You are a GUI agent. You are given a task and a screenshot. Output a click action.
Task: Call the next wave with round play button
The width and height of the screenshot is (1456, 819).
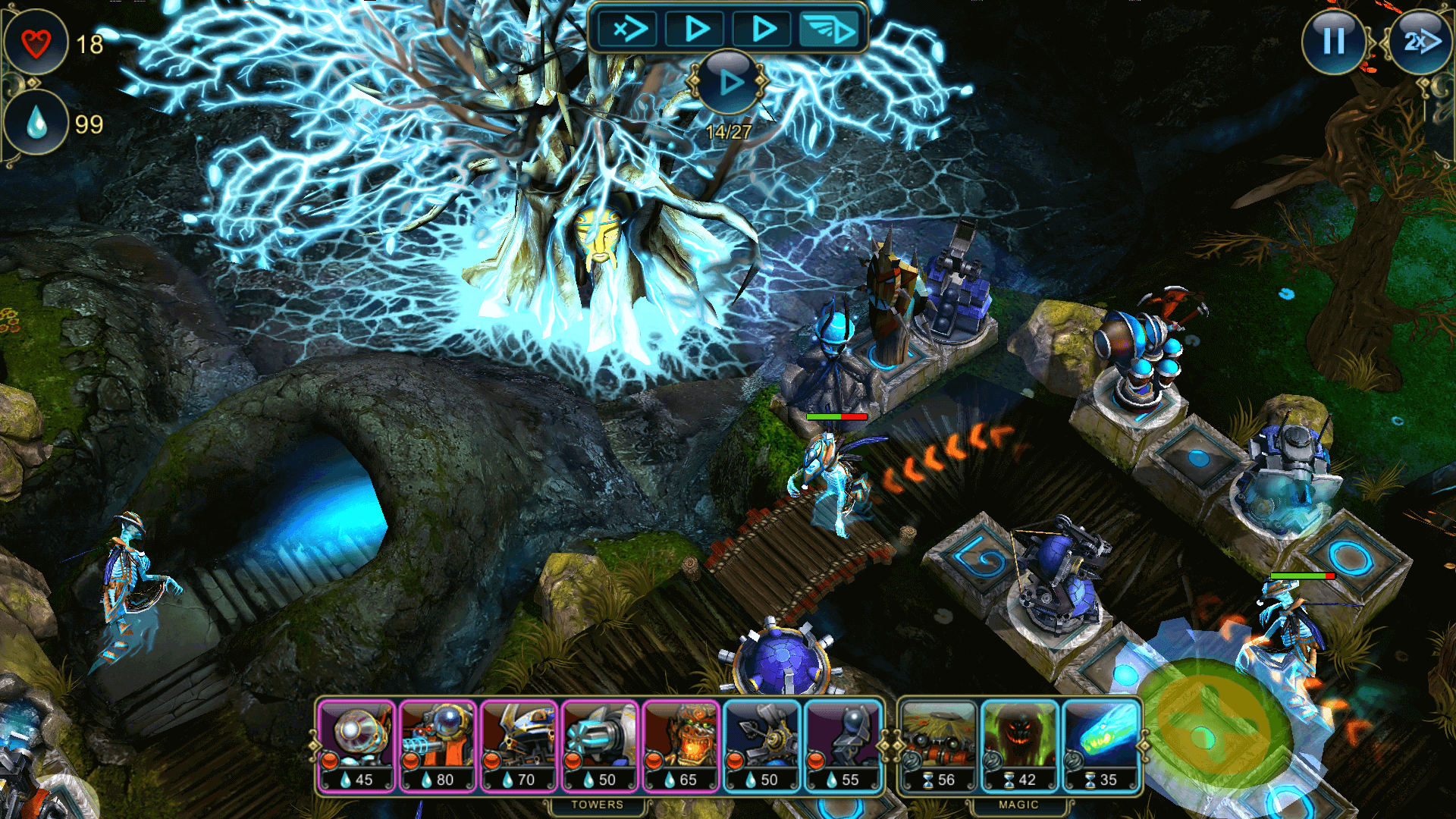click(729, 82)
